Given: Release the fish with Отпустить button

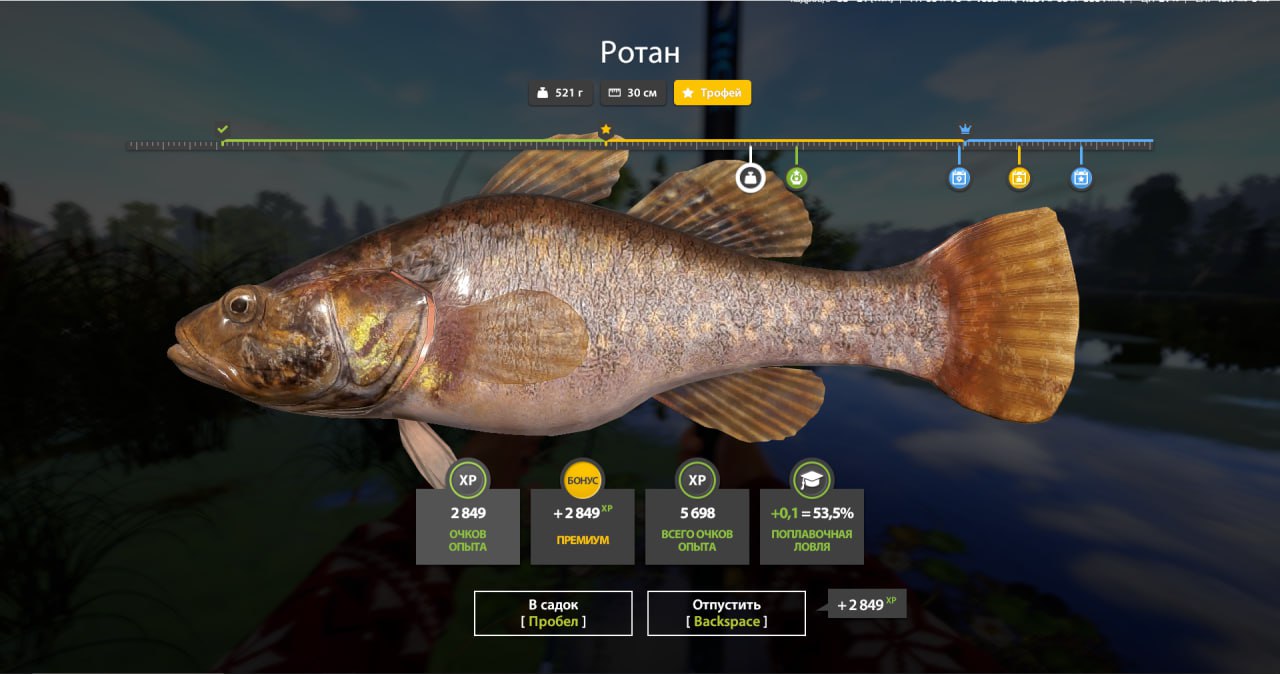Looking at the screenshot, I should [x=726, y=613].
